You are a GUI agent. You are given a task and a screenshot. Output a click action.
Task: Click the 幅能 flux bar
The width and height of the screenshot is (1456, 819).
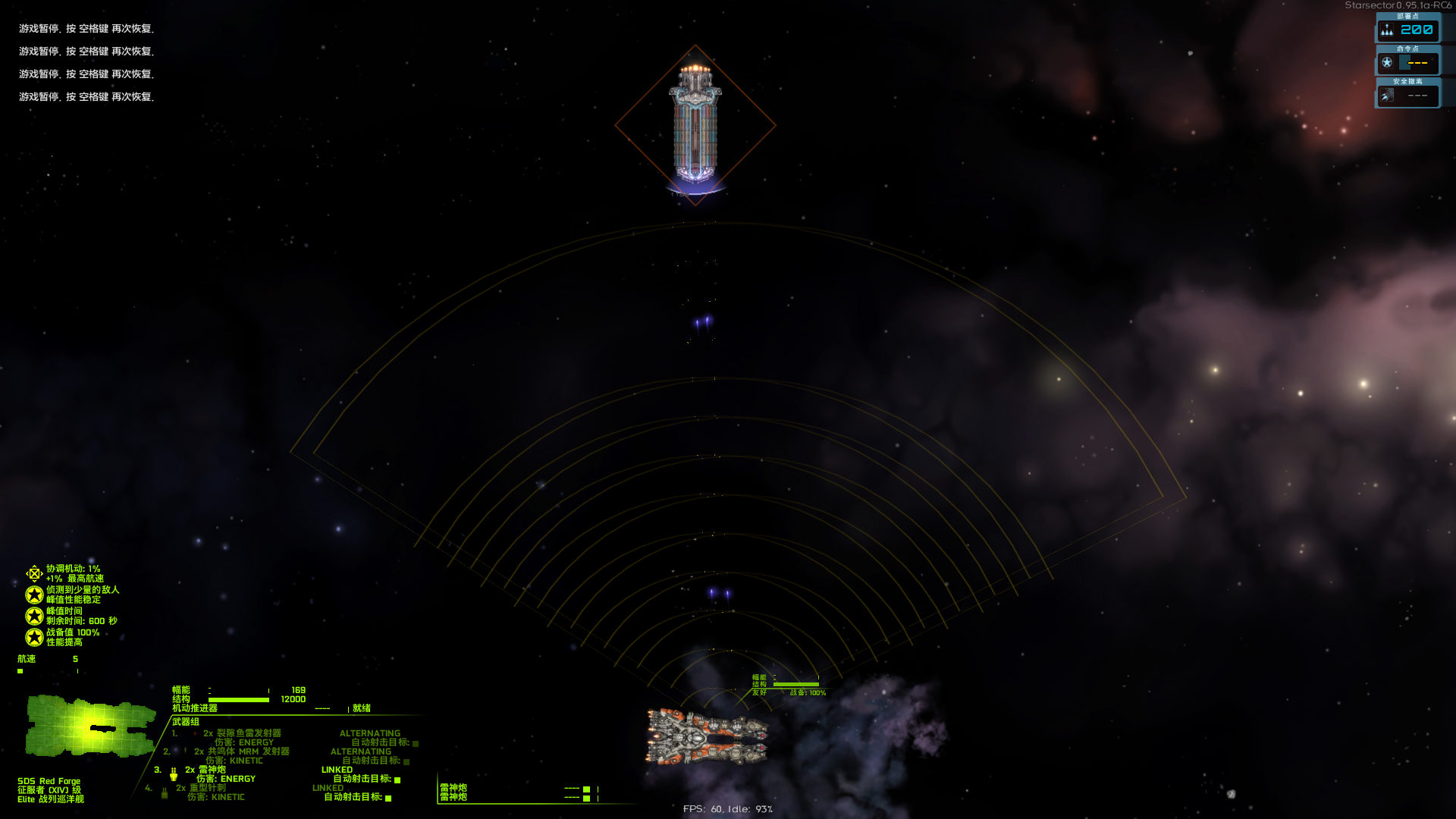[239, 690]
